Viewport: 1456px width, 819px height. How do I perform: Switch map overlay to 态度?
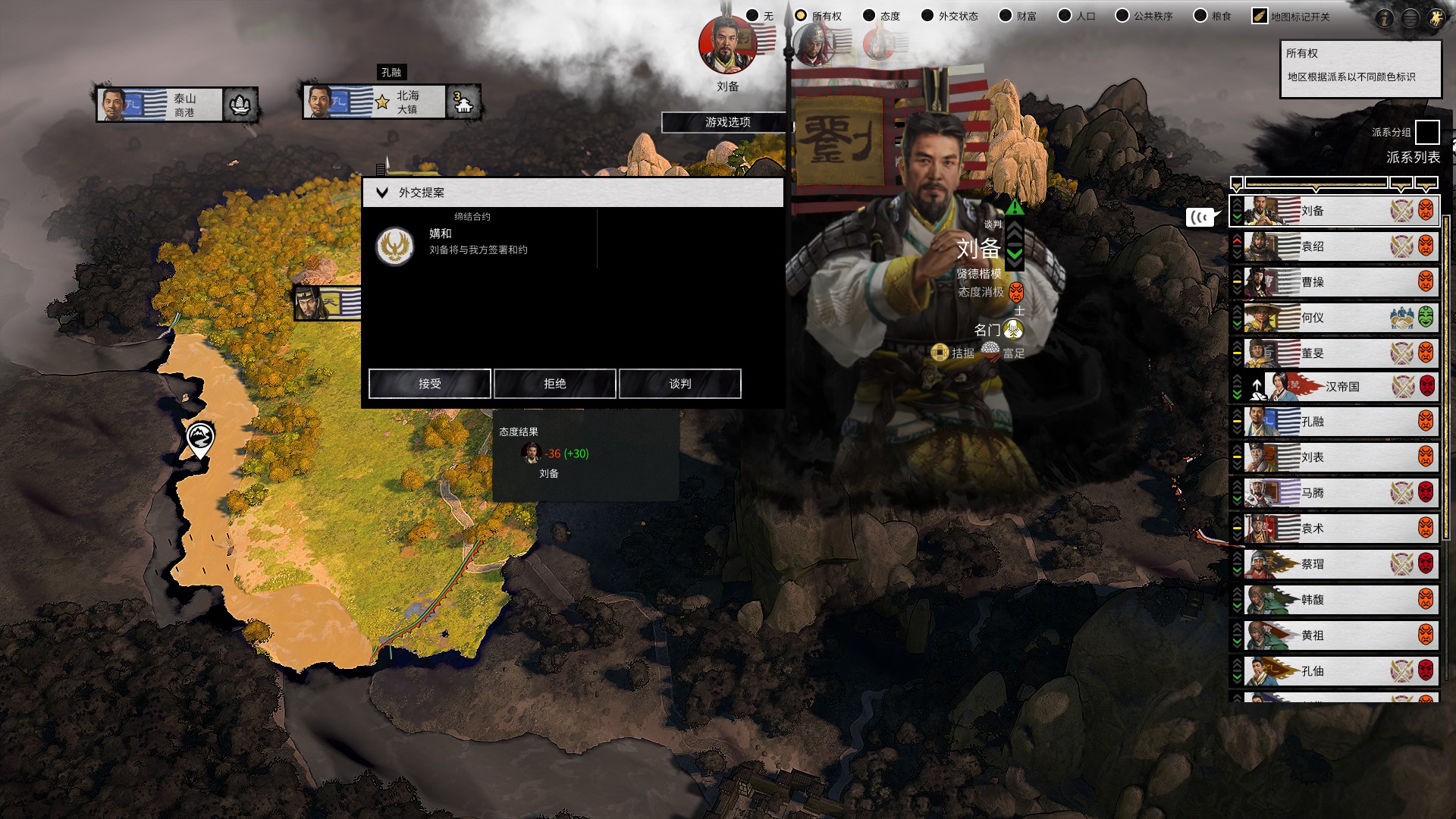point(869,16)
